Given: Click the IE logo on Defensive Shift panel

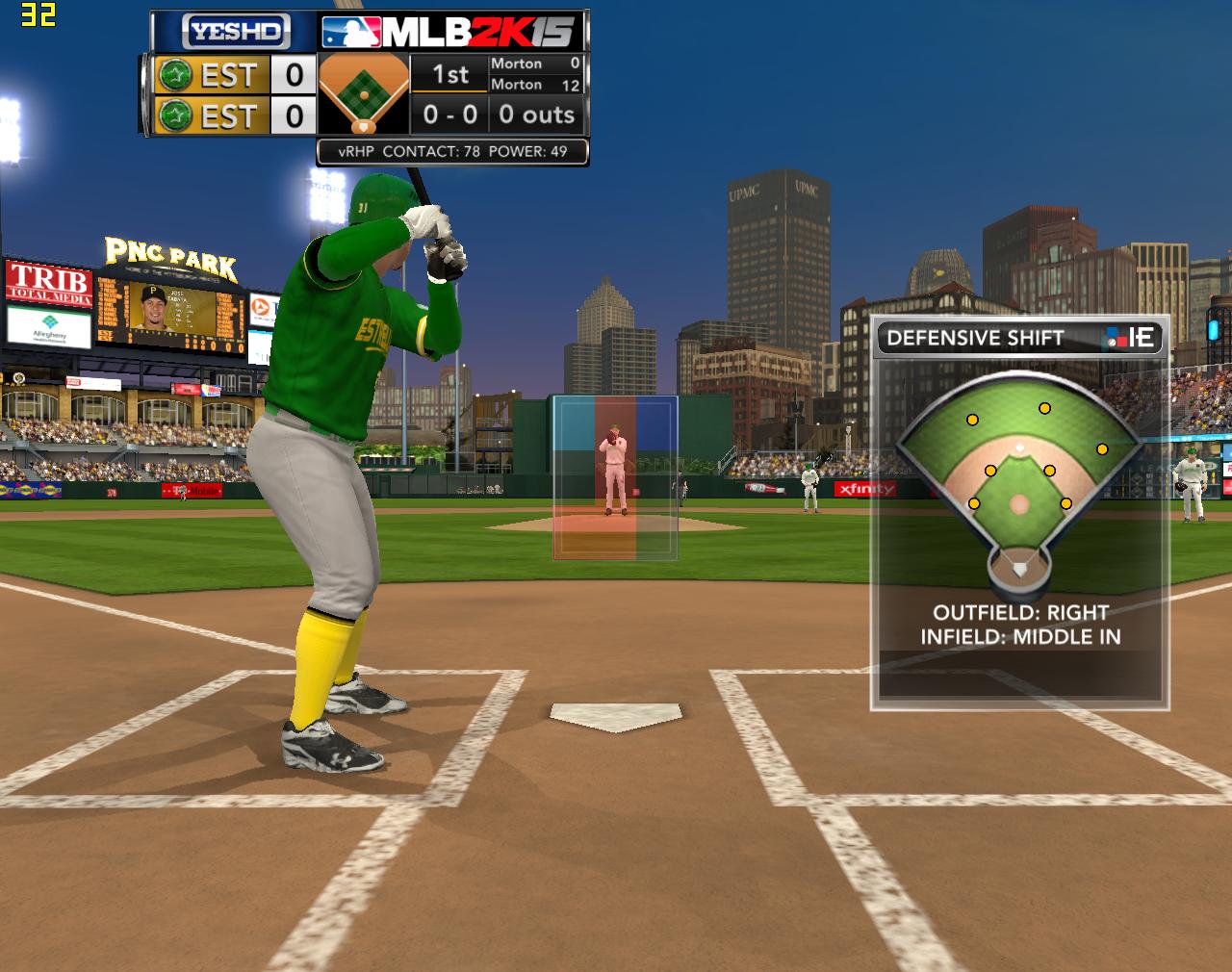Looking at the screenshot, I should [x=1132, y=338].
